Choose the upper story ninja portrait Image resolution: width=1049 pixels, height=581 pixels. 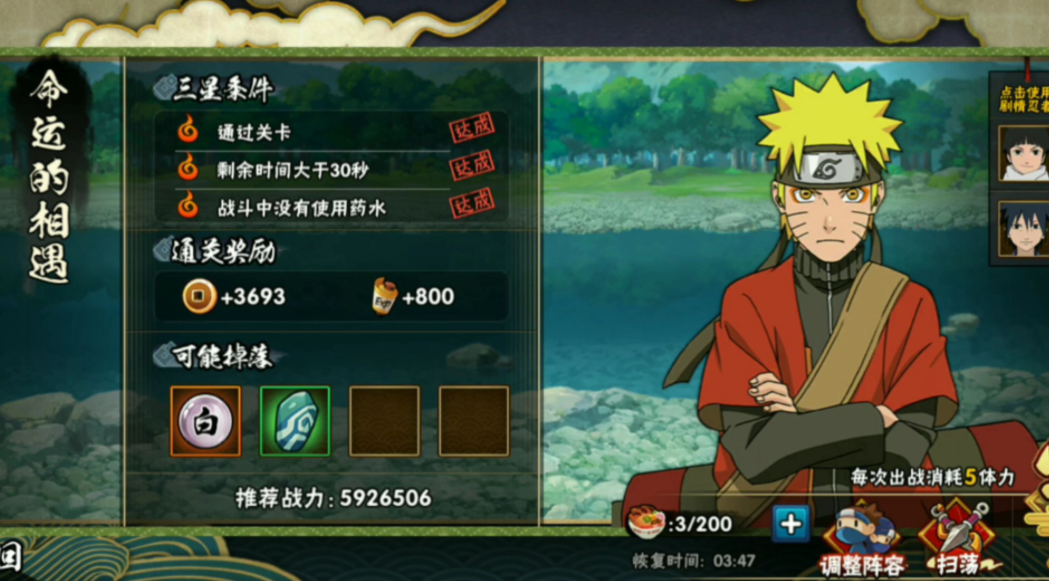pos(1022,153)
